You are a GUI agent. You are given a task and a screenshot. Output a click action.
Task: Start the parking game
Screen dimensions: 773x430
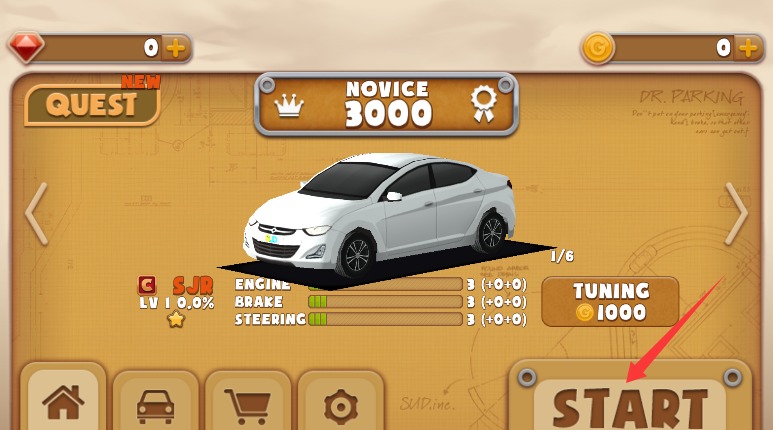tap(630, 405)
